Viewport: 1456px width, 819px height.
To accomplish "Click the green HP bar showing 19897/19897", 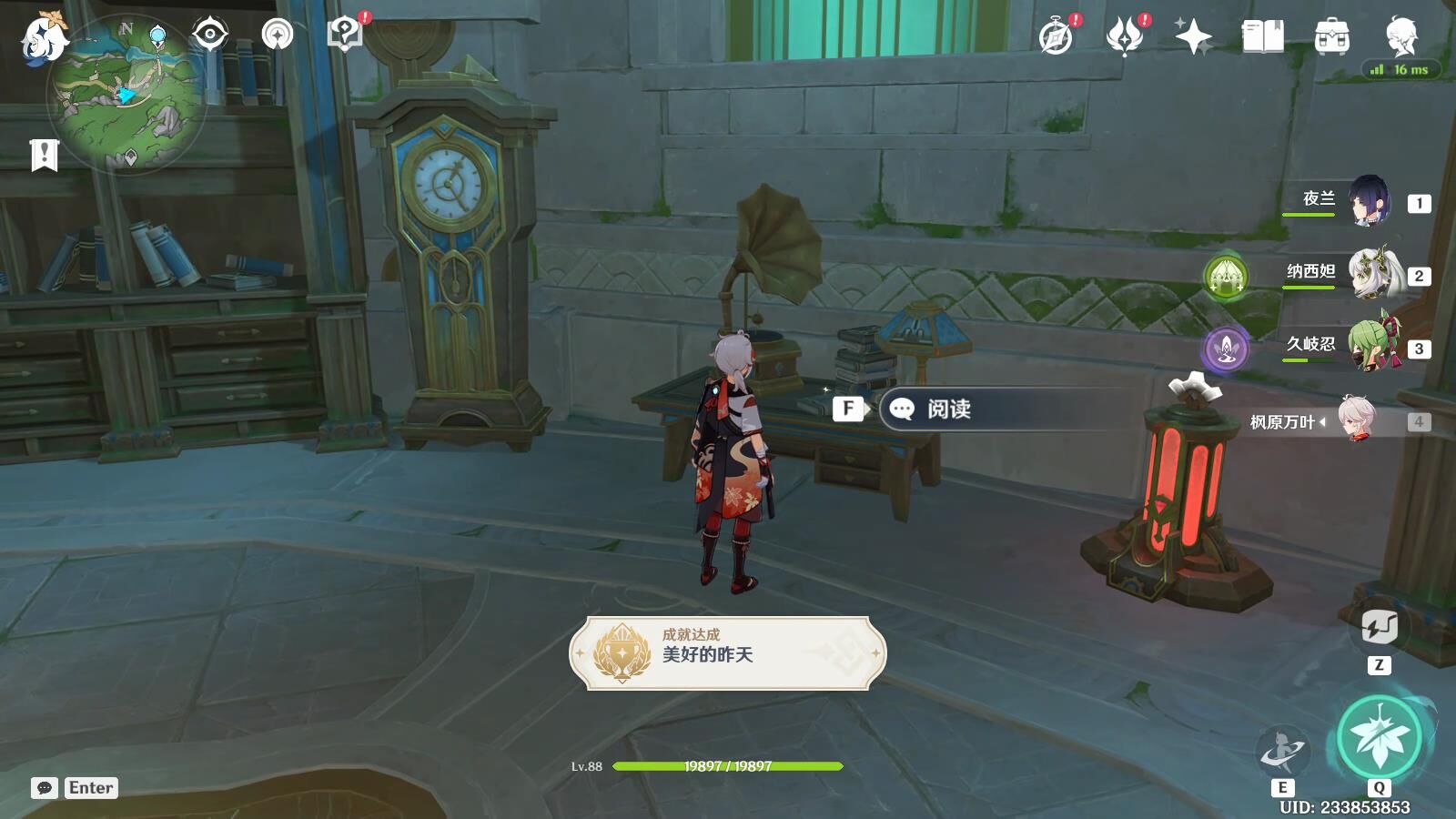I will click(x=728, y=767).
